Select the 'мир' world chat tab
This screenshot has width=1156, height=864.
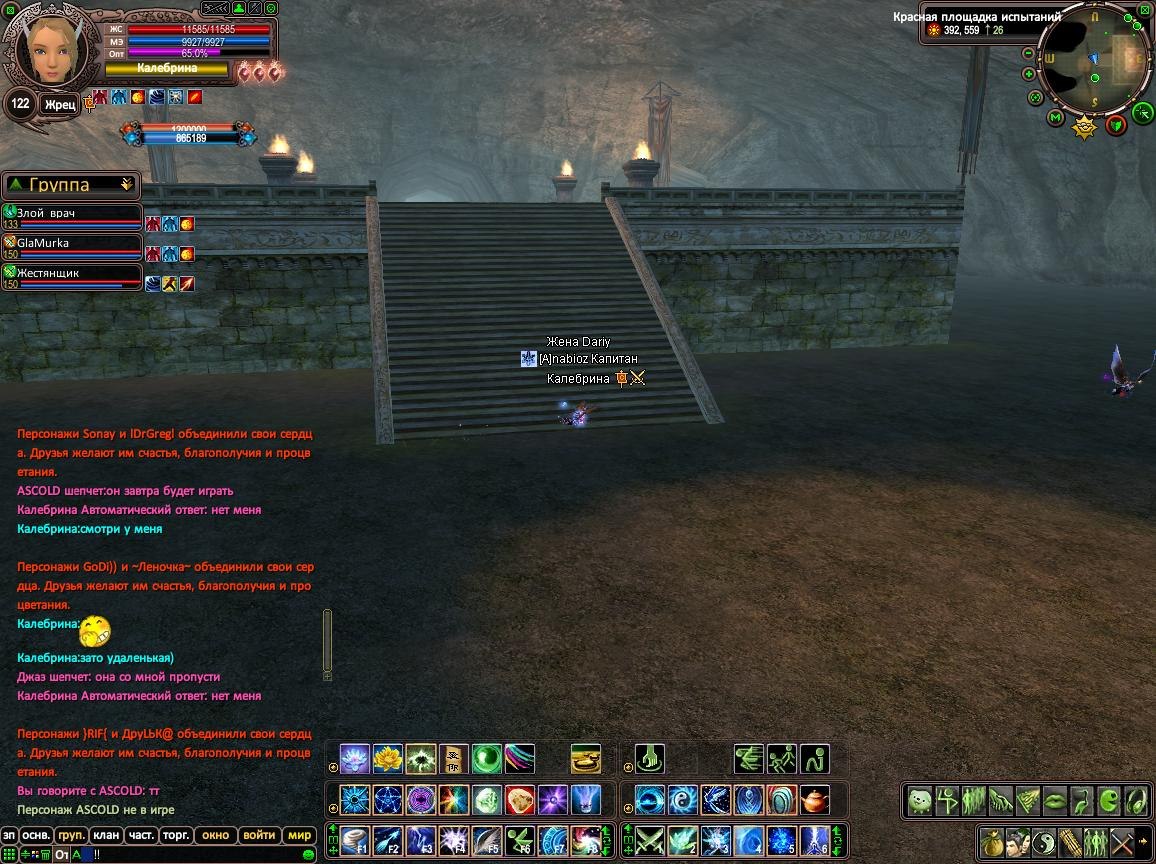tap(299, 835)
